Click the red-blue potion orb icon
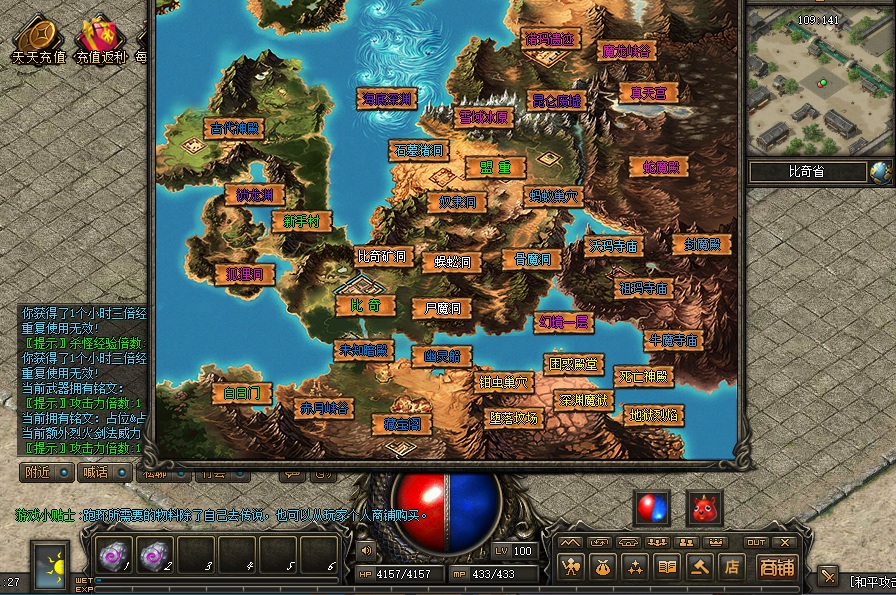The width and height of the screenshot is (896, 595). (652, 508)
